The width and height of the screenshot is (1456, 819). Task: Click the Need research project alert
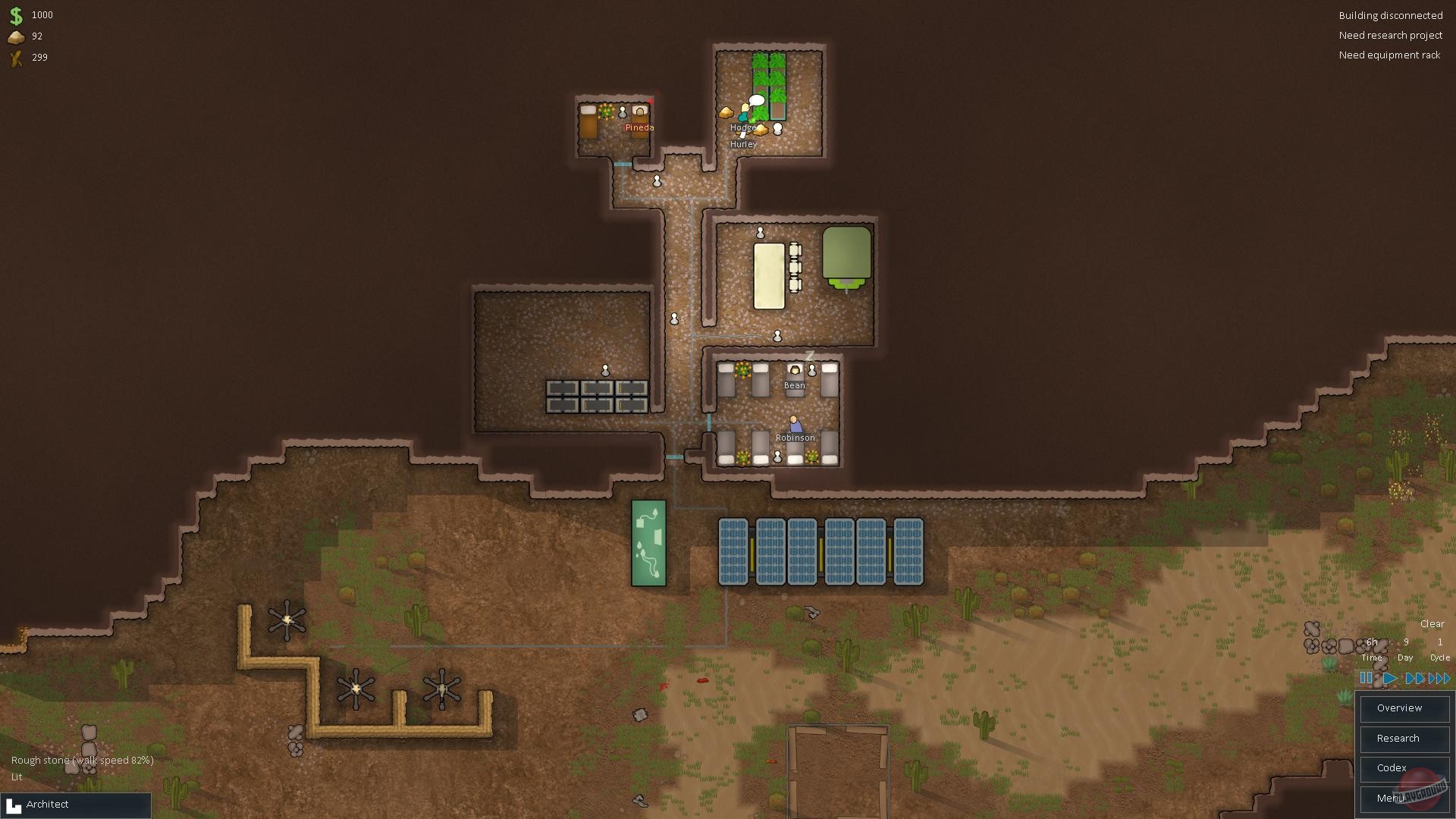pyautogui.click(x=1392, y=35)
